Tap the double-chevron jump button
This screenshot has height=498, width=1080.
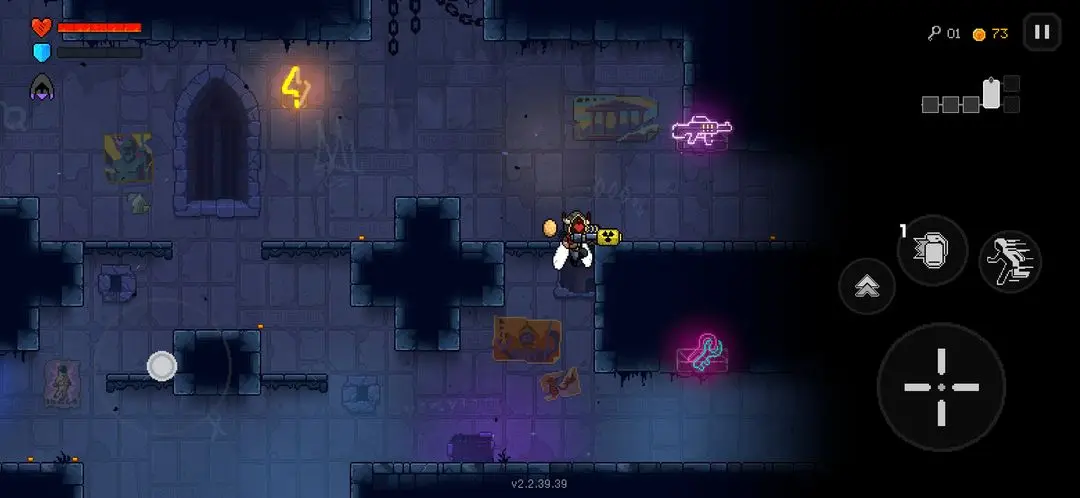click(x=867, y=287)
